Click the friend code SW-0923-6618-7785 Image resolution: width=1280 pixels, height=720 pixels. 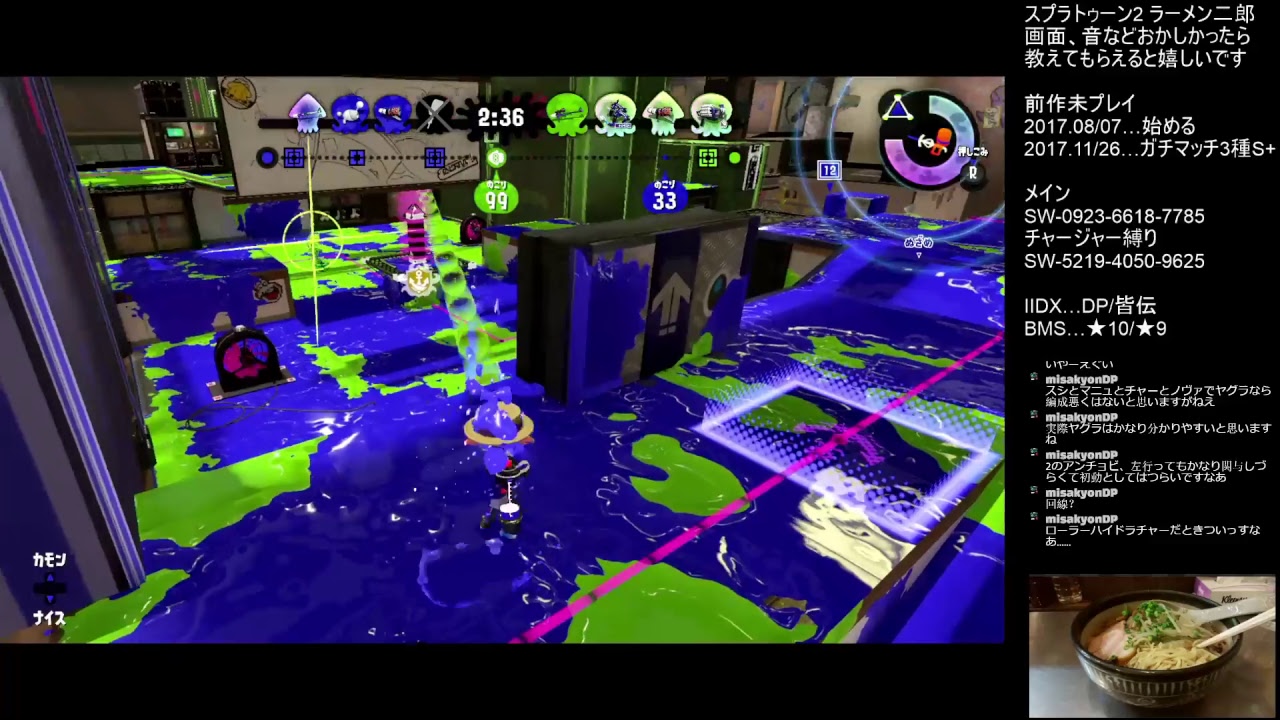(1113, 216)
